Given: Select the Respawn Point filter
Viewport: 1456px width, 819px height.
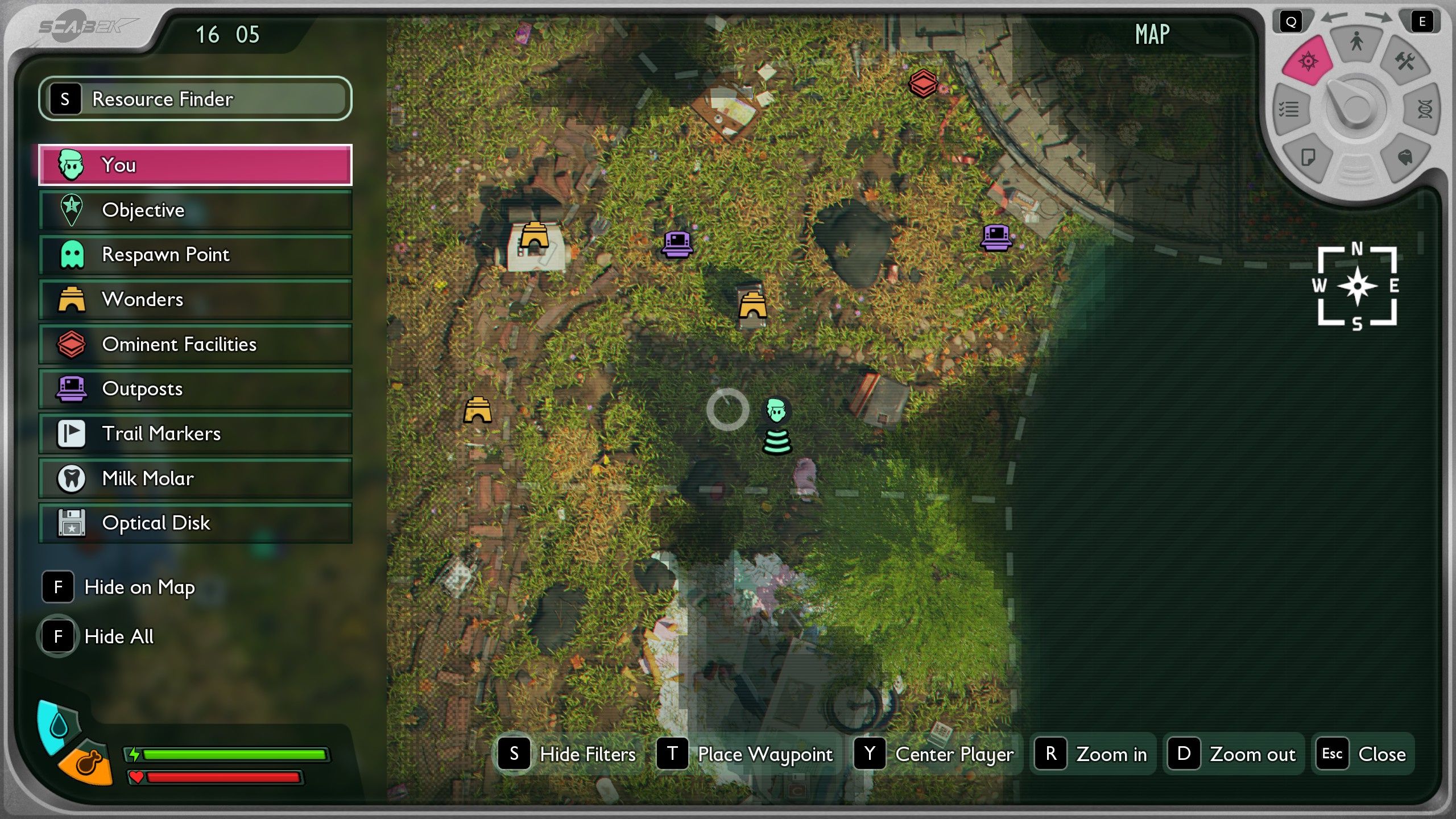Looking at the screenshot, I should click(195, 254).
